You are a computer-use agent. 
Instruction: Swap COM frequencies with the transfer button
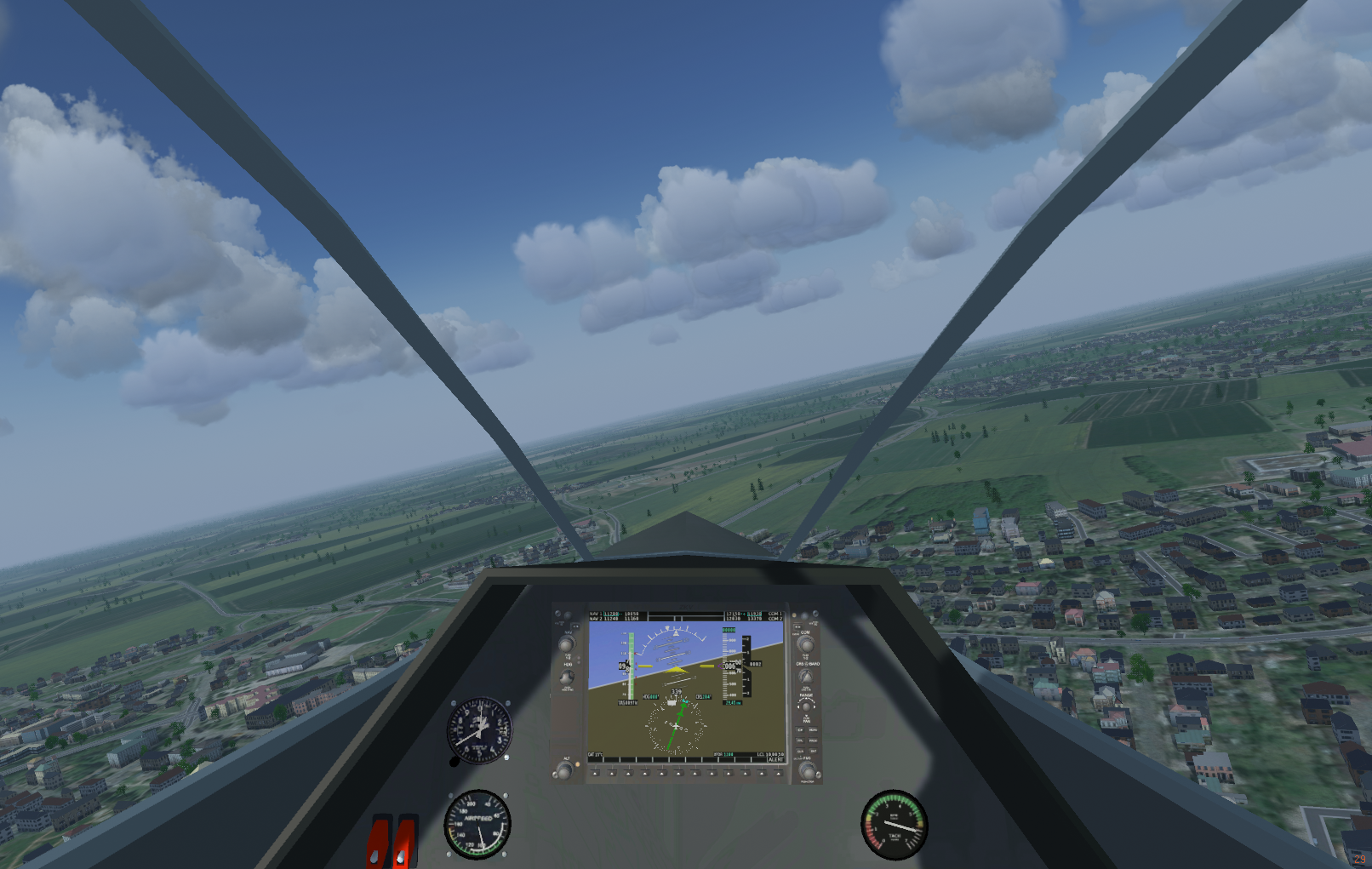coord(797,626)
